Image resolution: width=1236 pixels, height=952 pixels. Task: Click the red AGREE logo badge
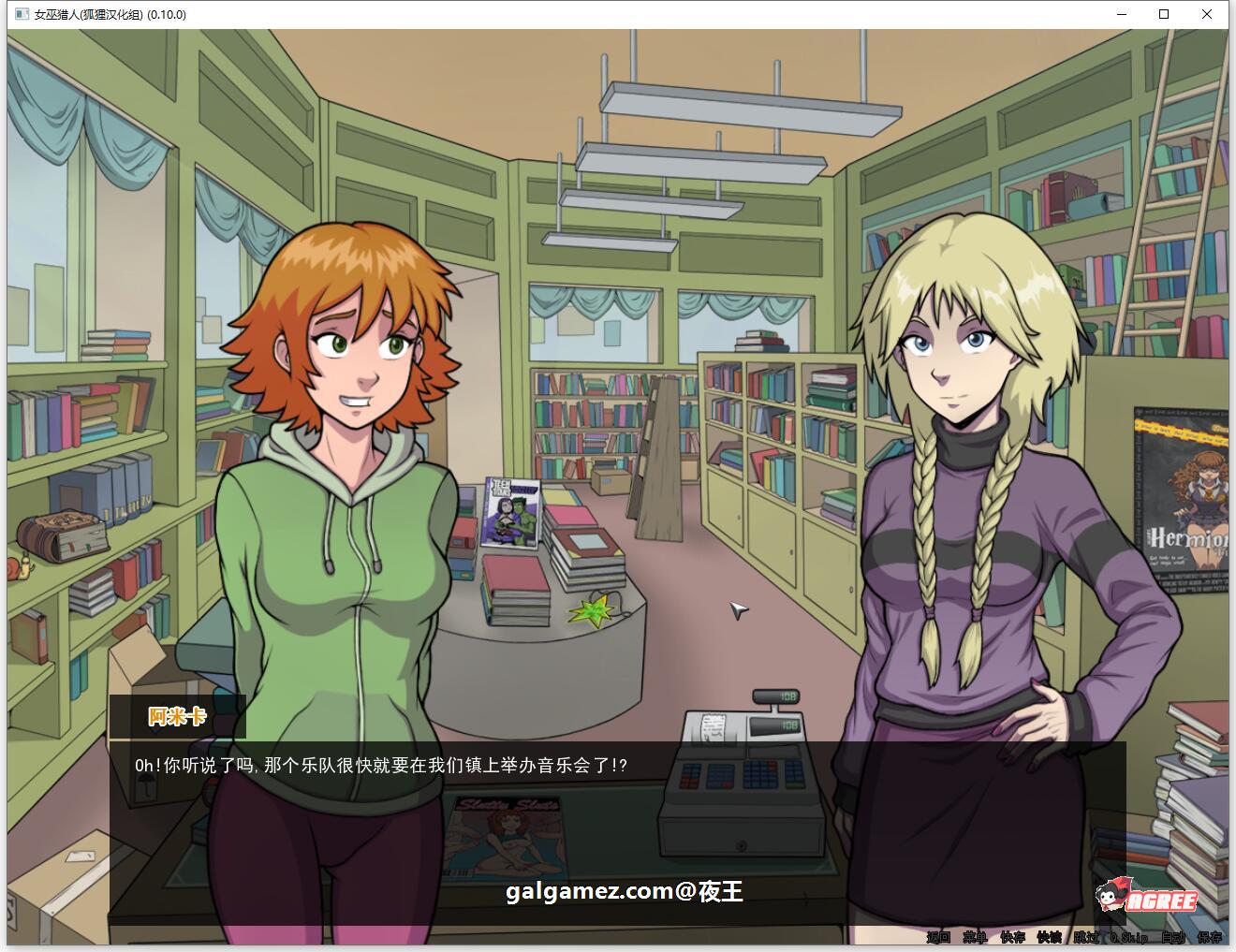[x=1161, y=900]
